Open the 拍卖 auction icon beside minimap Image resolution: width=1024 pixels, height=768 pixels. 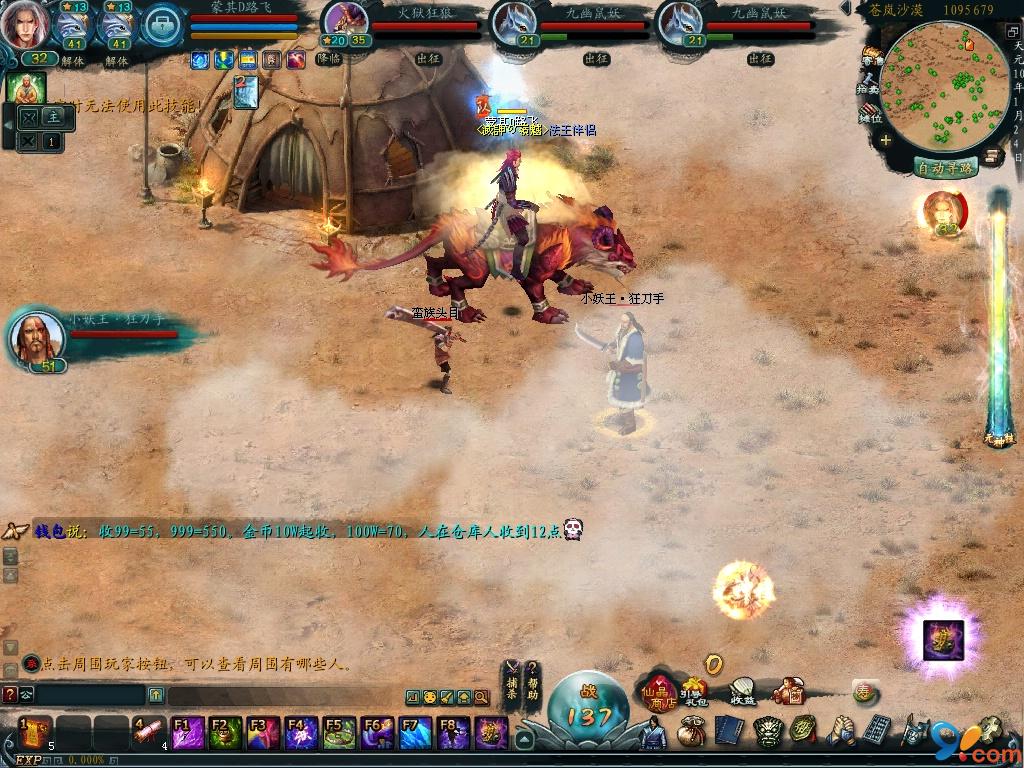(868, 84)
